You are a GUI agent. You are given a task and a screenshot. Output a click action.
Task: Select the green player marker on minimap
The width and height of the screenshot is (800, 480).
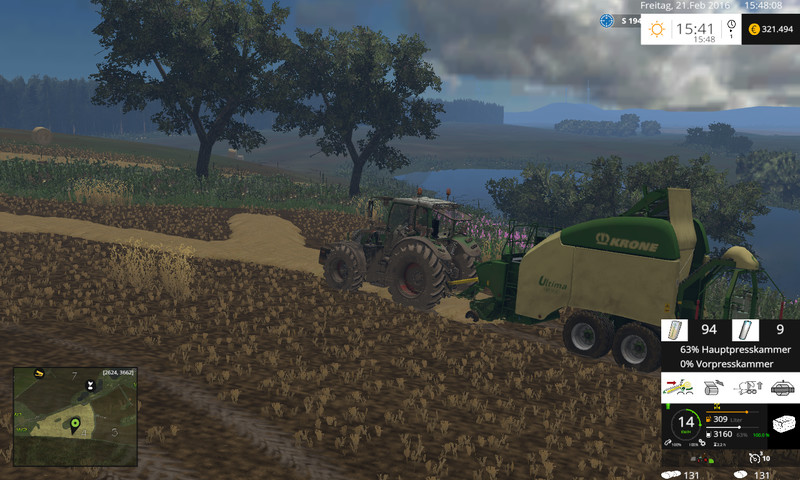[x=74, y=425]
